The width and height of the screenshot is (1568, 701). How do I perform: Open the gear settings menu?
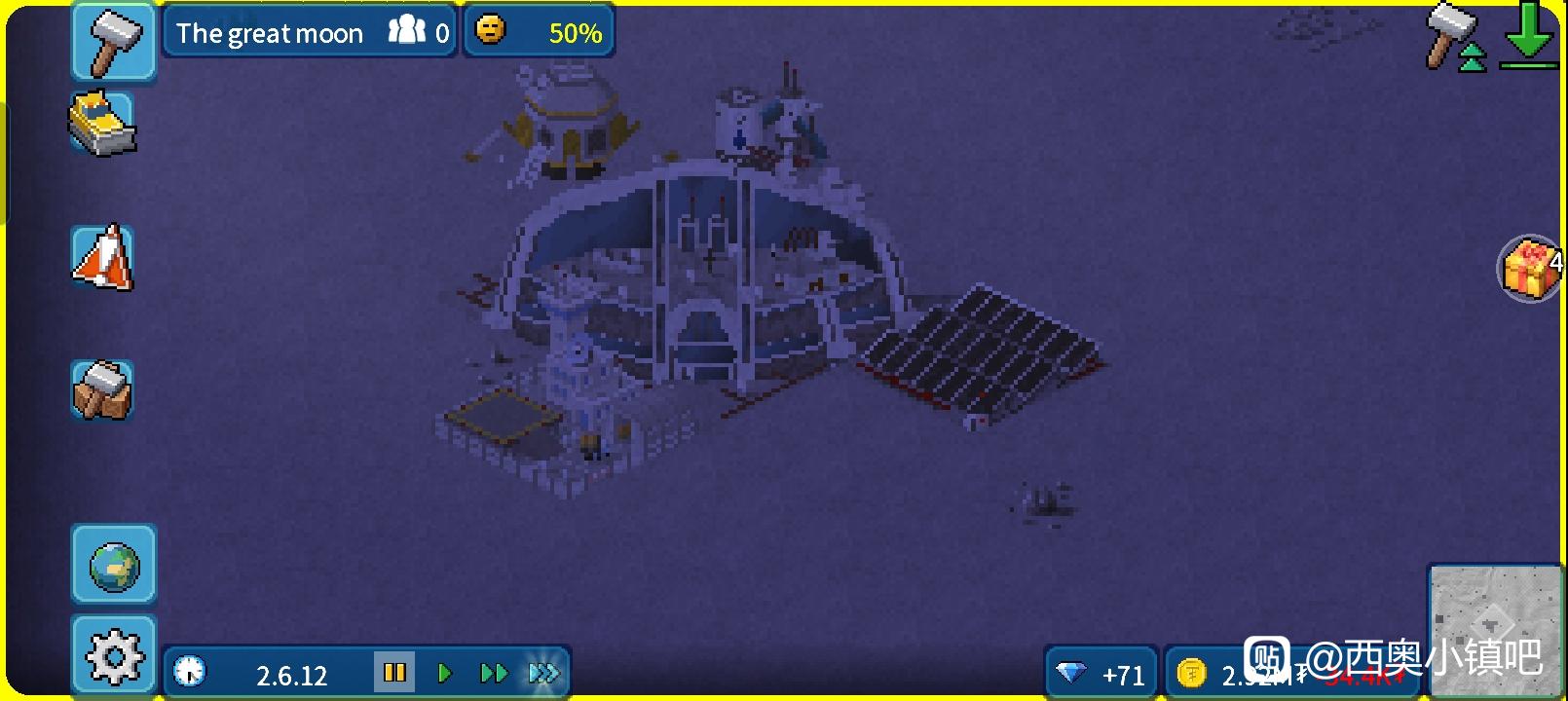(x=114, y=656)
